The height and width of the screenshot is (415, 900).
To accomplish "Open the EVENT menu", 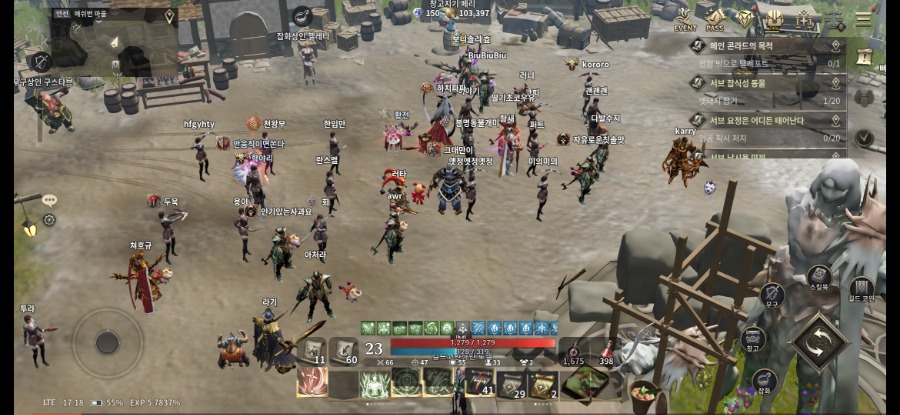I will tap(685, 20).
